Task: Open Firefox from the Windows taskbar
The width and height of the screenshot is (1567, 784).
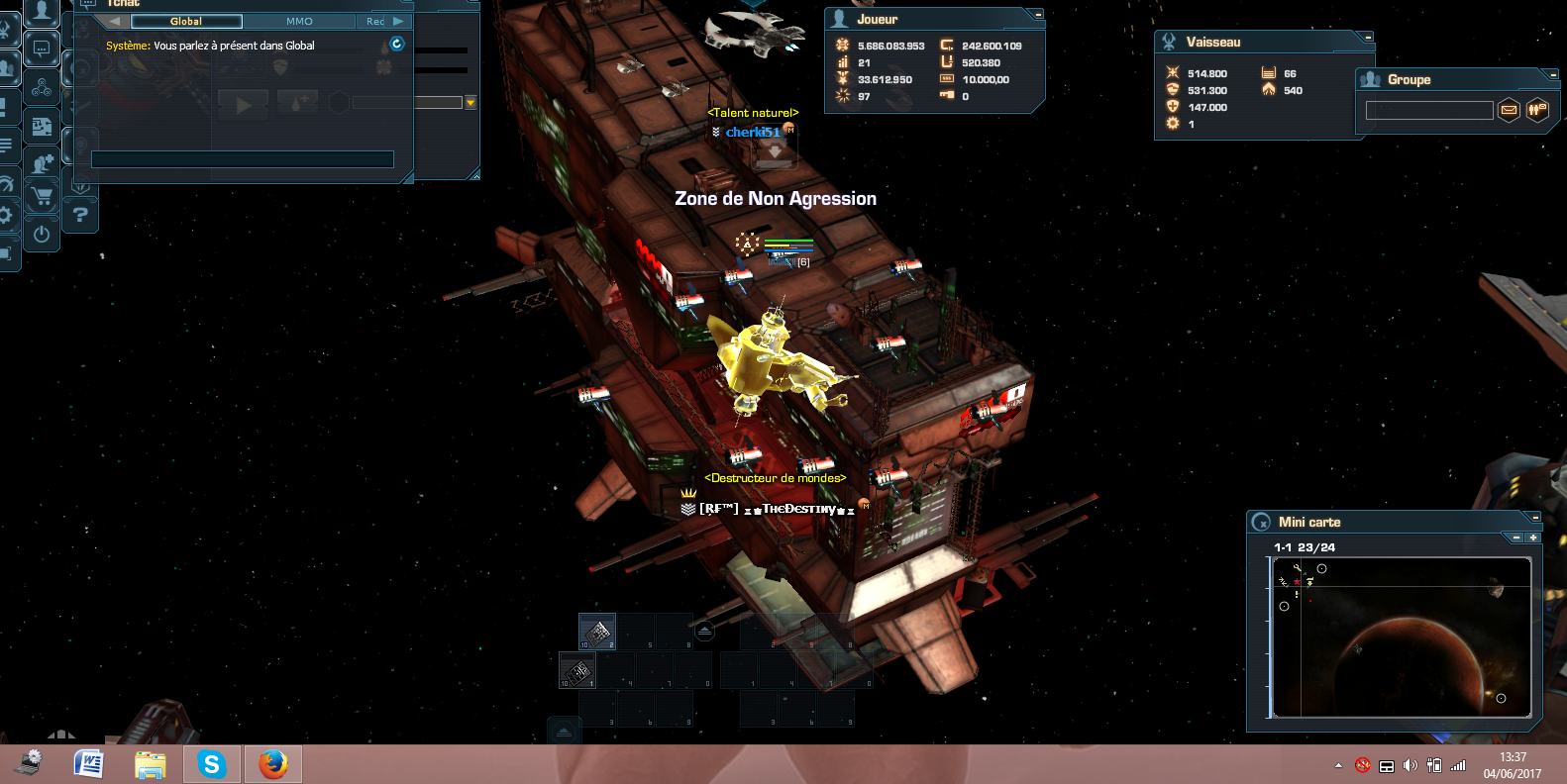Action: 272,764
